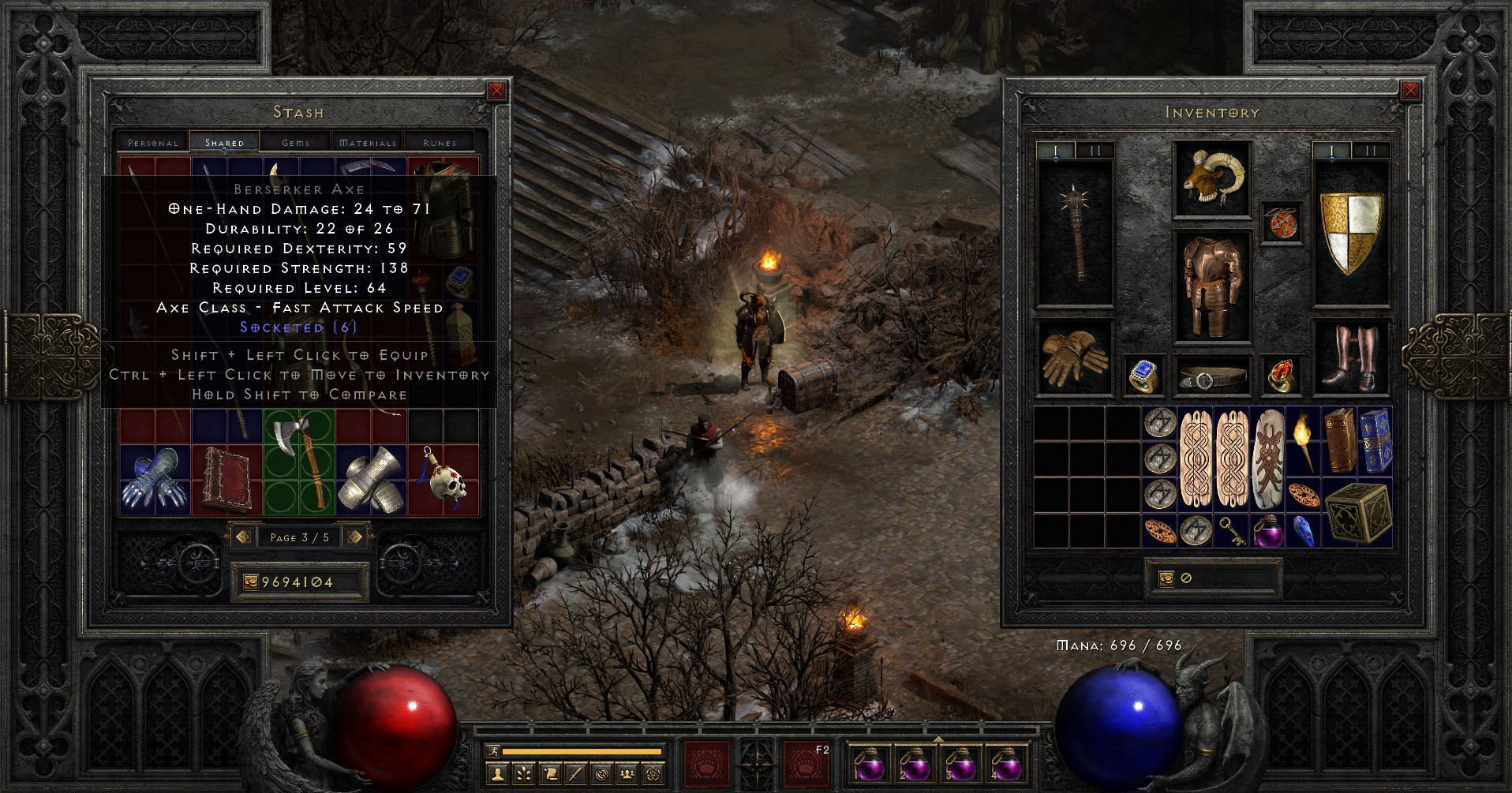Open the party screen icon
The image size is (1512, 793).
click(627, 774)
